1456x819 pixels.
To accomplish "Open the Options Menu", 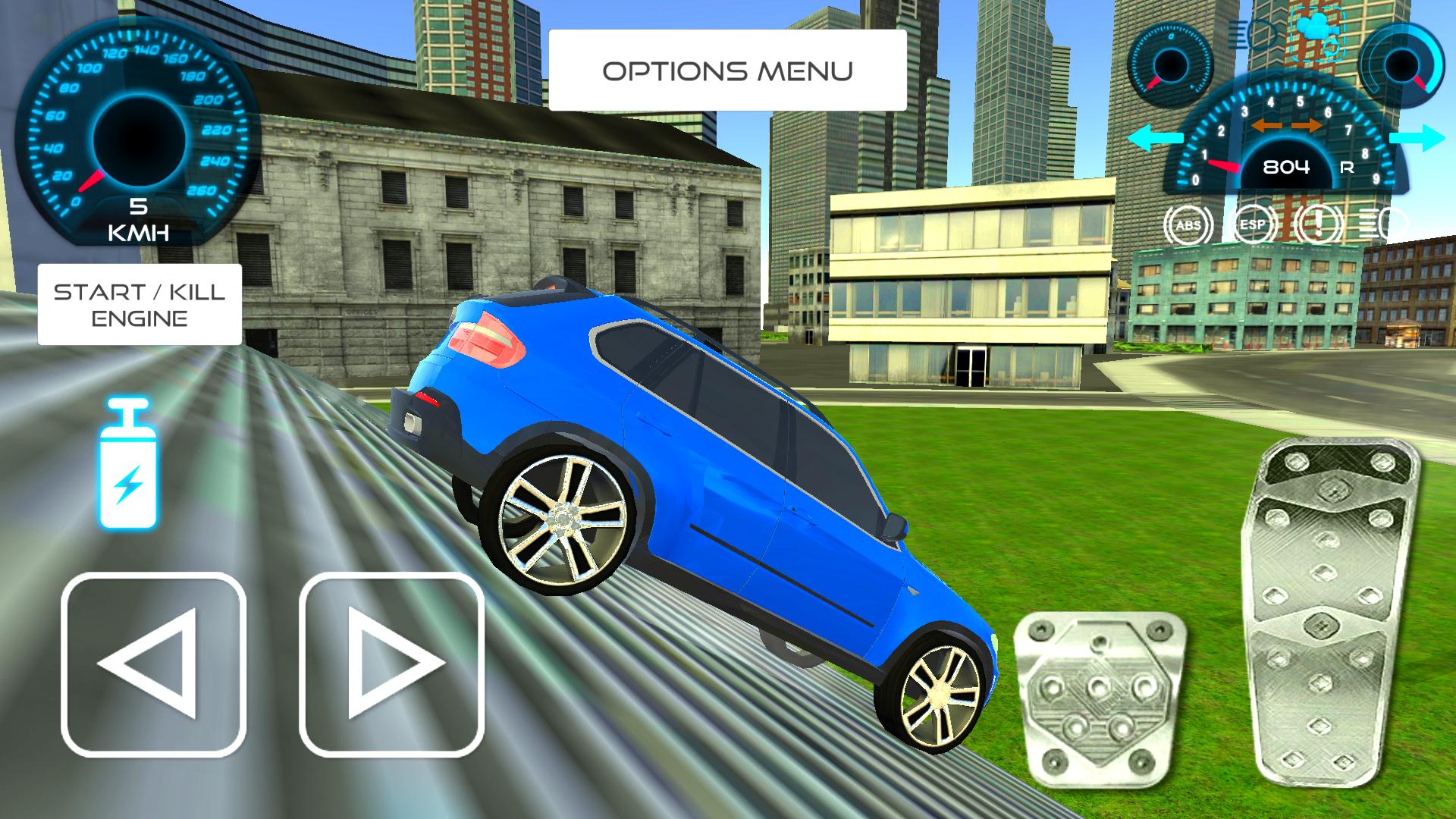I will [726, 71].
